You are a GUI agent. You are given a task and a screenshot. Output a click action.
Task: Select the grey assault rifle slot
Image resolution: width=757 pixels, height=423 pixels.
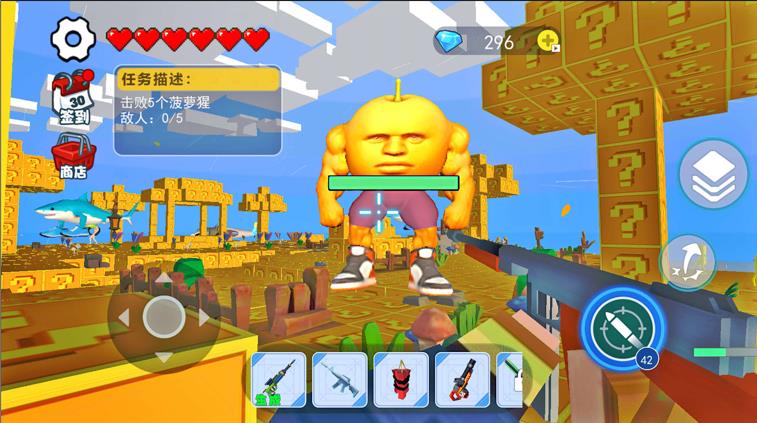click(340, 379)
